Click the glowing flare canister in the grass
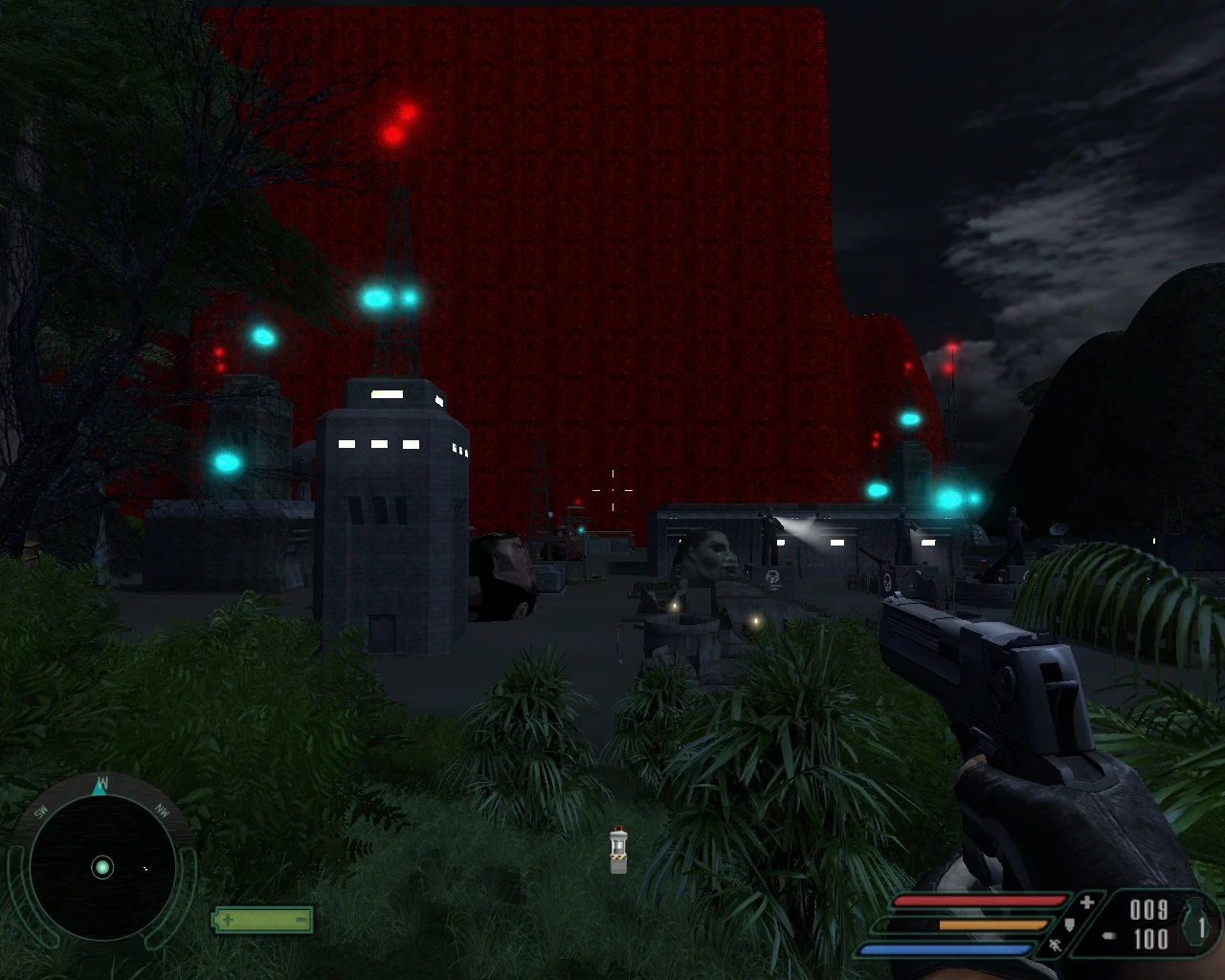Screen dimensions: 1225x980 [616, 851]
